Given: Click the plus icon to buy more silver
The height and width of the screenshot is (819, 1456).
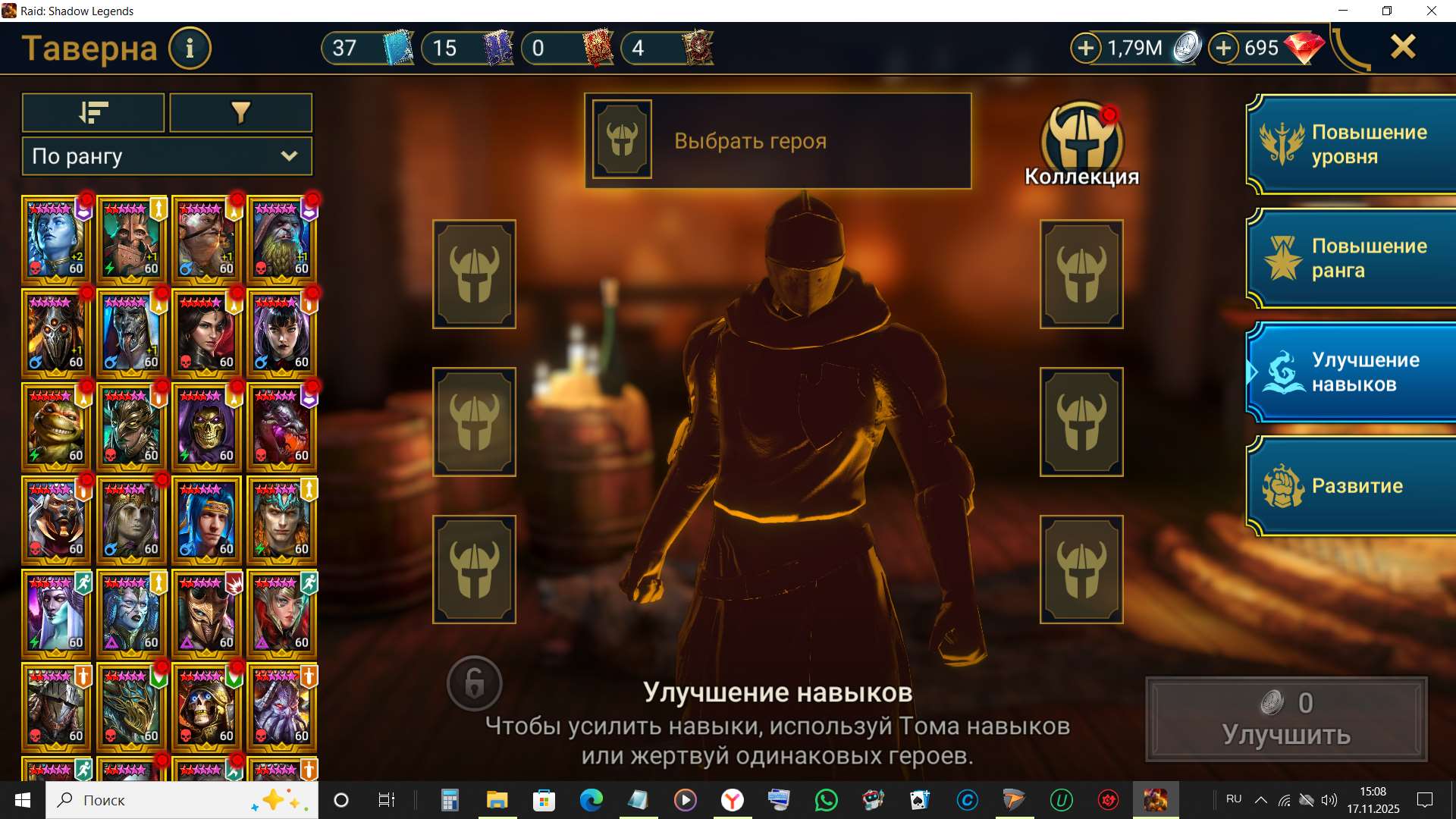Looking at the screenshot, I should [x=1087, y=47].
